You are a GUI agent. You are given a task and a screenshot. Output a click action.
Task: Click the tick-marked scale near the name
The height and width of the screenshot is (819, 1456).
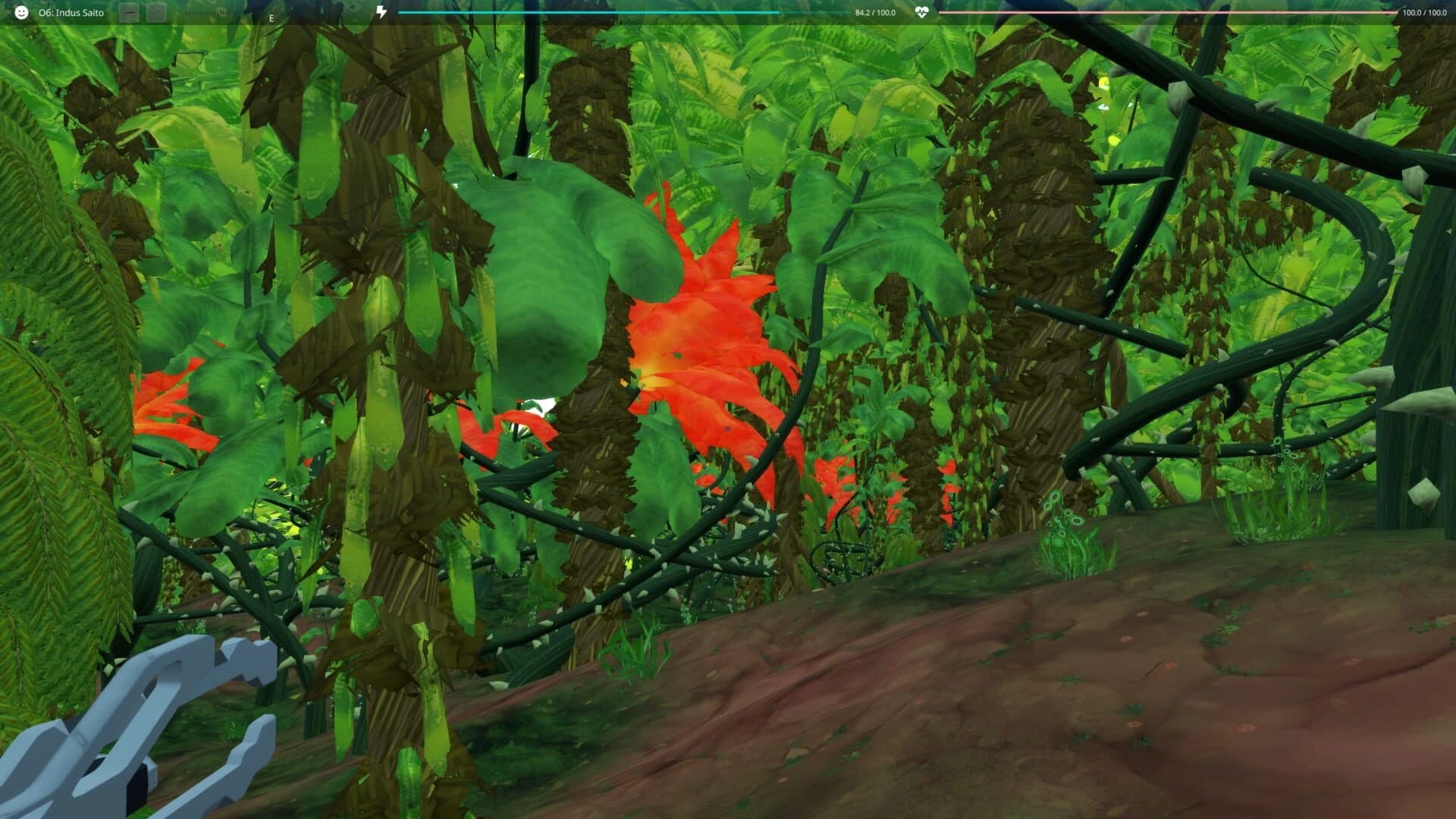212,14
